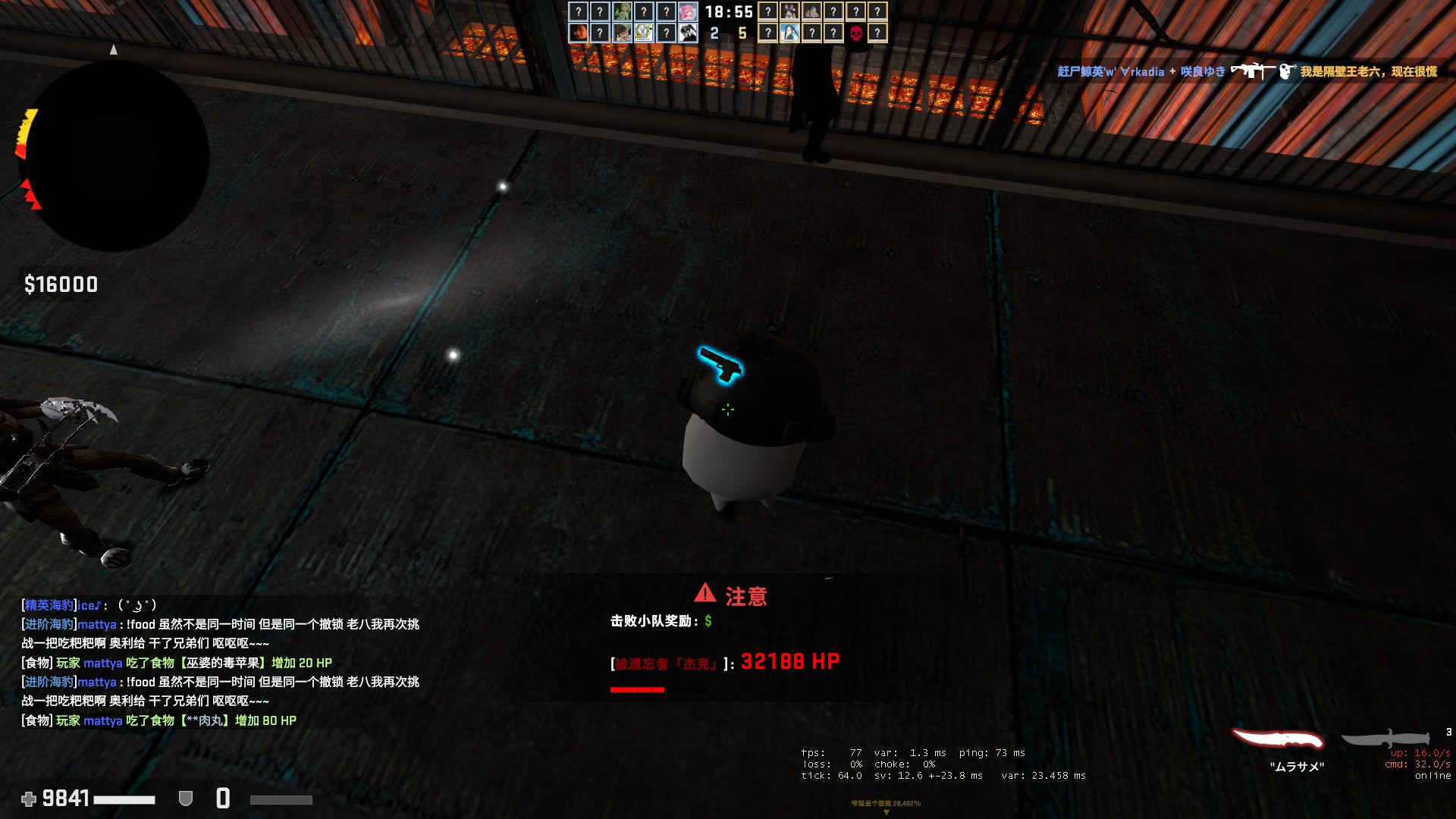Viewport: 1456px width, 819px height.
Task: Select the gray bayonet knife in slot 3
Action: (1386, 739)
